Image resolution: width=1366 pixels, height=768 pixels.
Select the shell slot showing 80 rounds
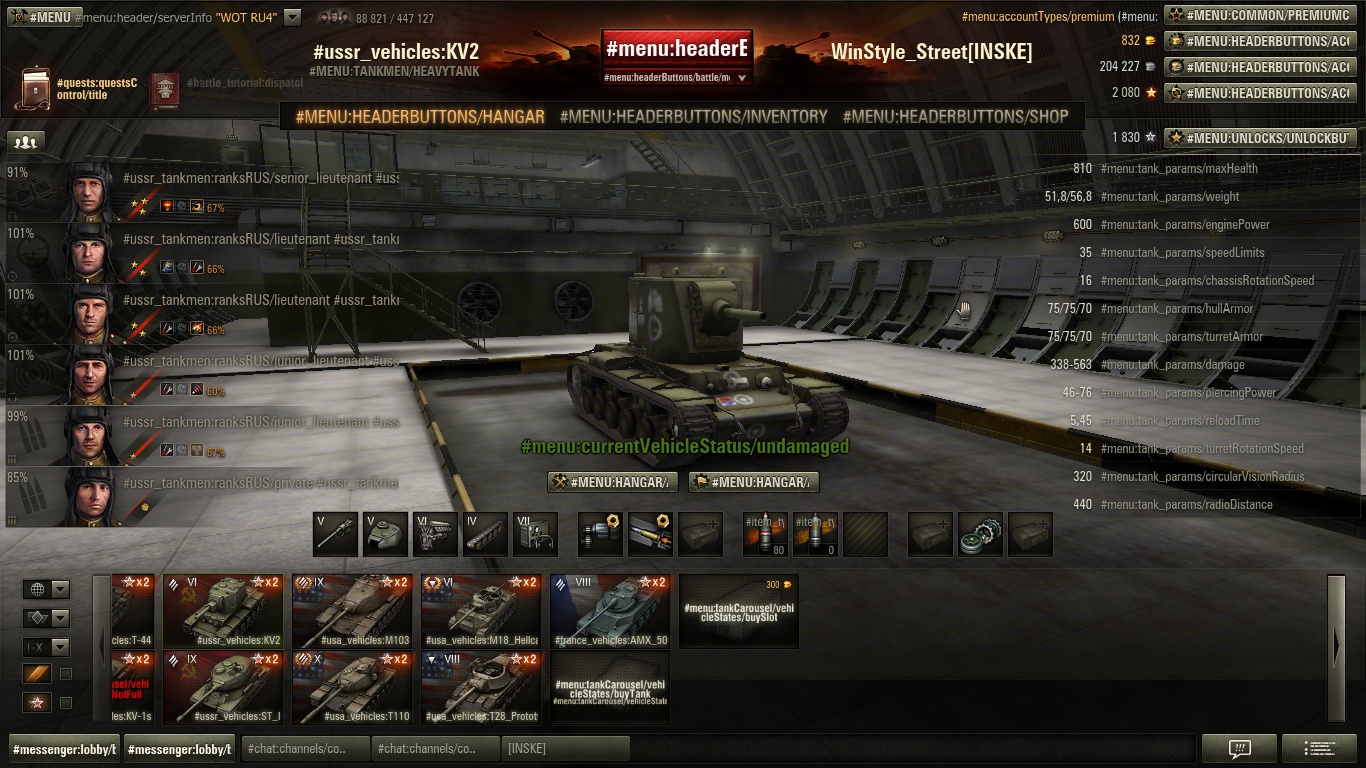coord(765,534)
